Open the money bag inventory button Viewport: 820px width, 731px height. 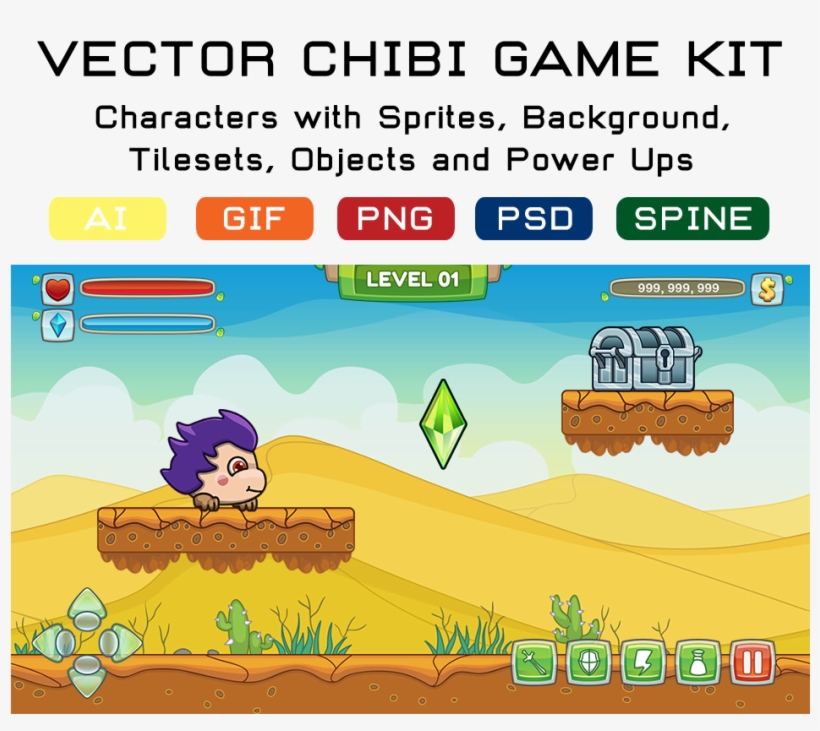pos(696,663)
